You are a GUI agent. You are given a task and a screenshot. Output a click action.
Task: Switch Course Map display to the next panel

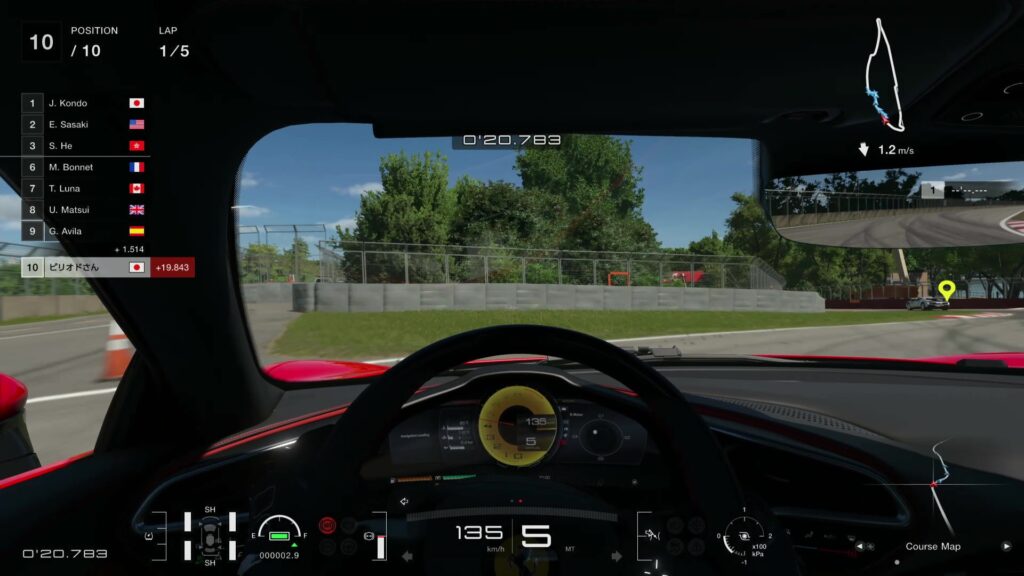pos(1006,547)
